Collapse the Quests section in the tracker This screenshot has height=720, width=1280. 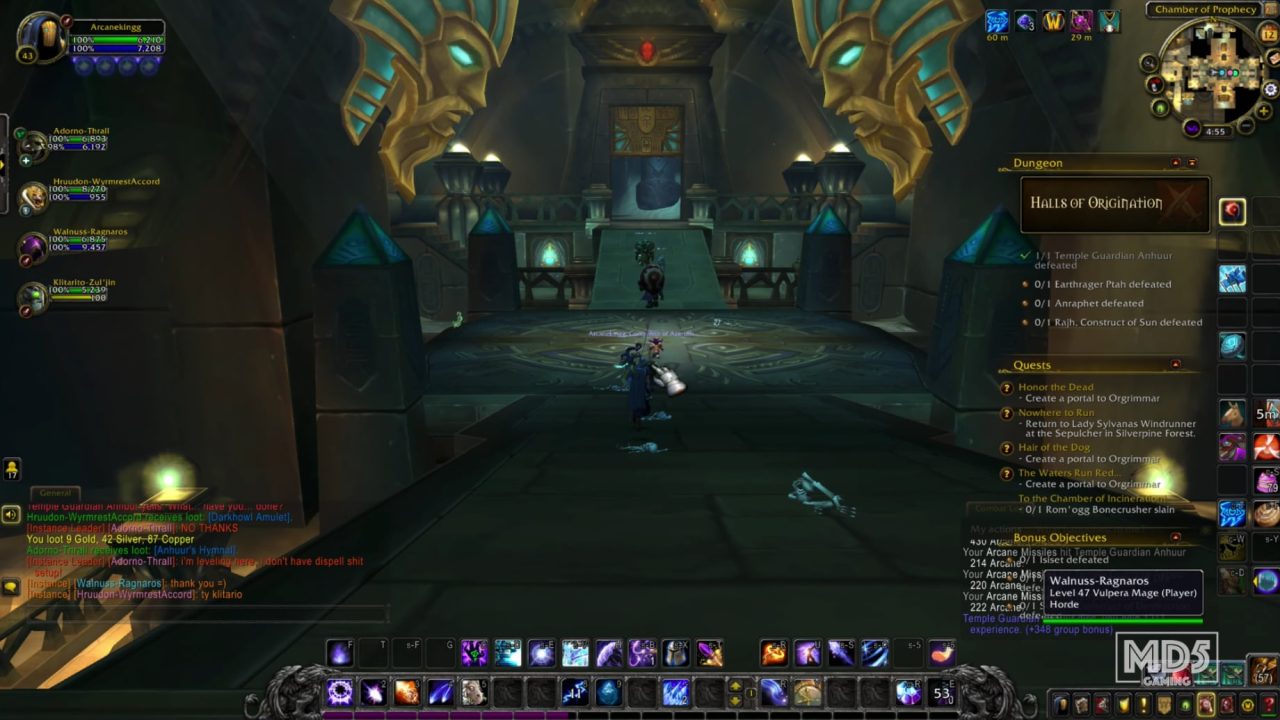[1178, 364]
